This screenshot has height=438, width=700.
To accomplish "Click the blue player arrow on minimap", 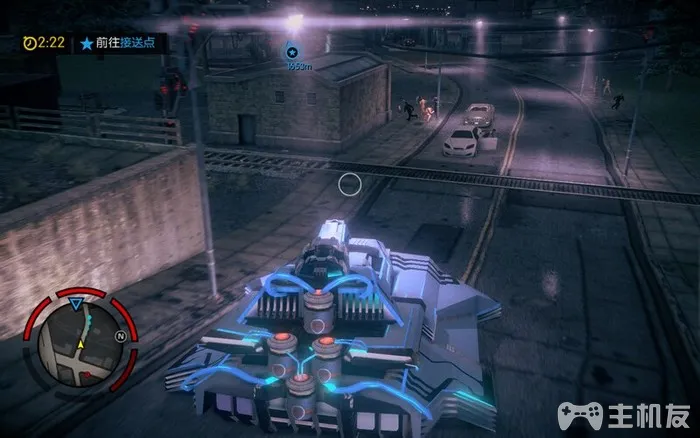I will click(x=77, y=303).
